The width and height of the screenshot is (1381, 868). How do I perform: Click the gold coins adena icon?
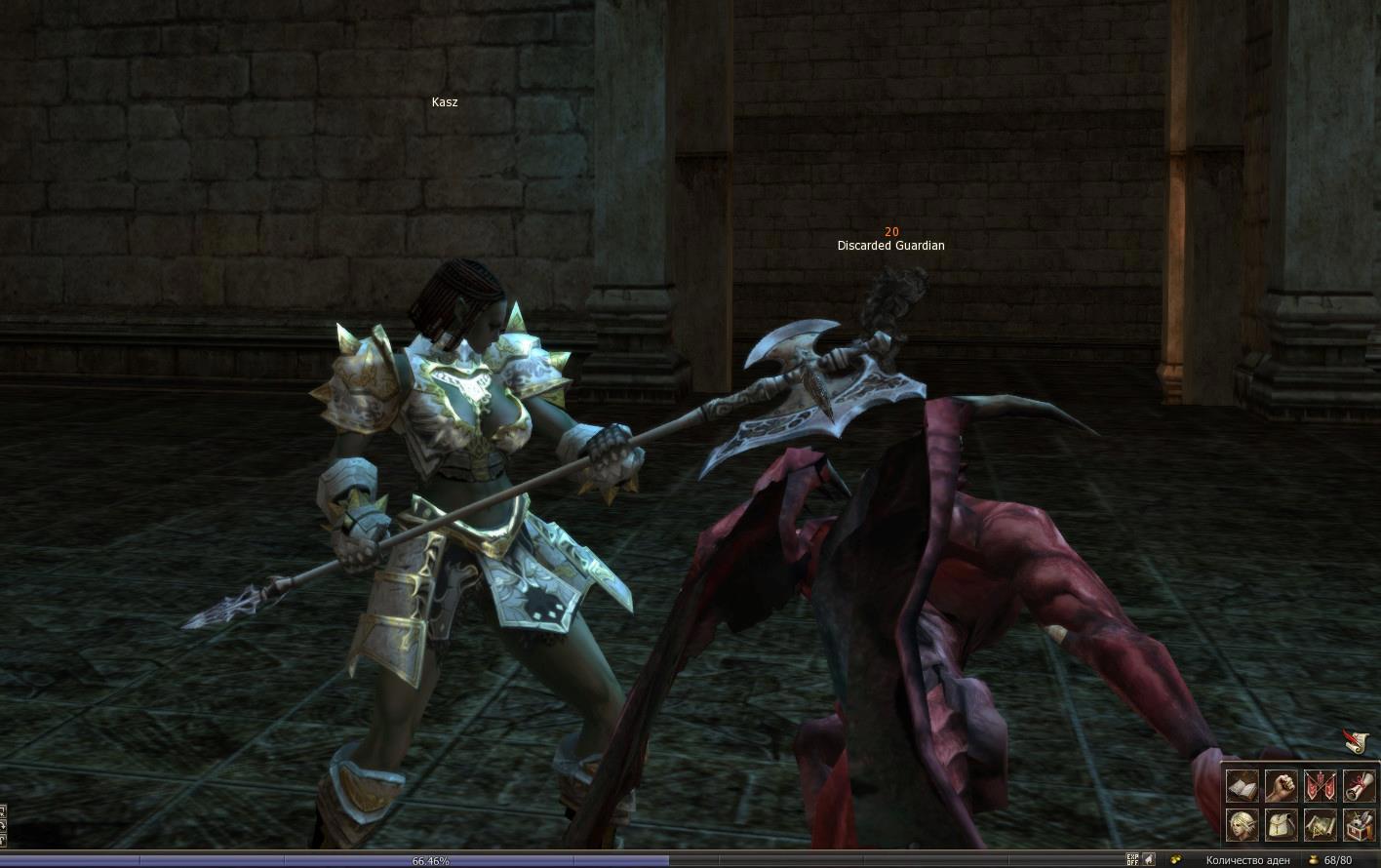(x=1176, y=860)
